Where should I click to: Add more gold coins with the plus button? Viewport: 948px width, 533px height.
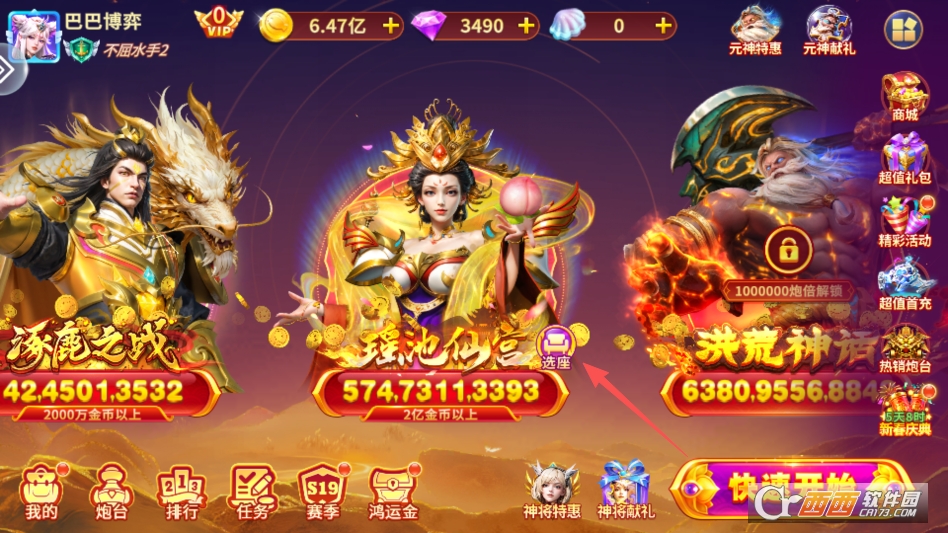390,26
